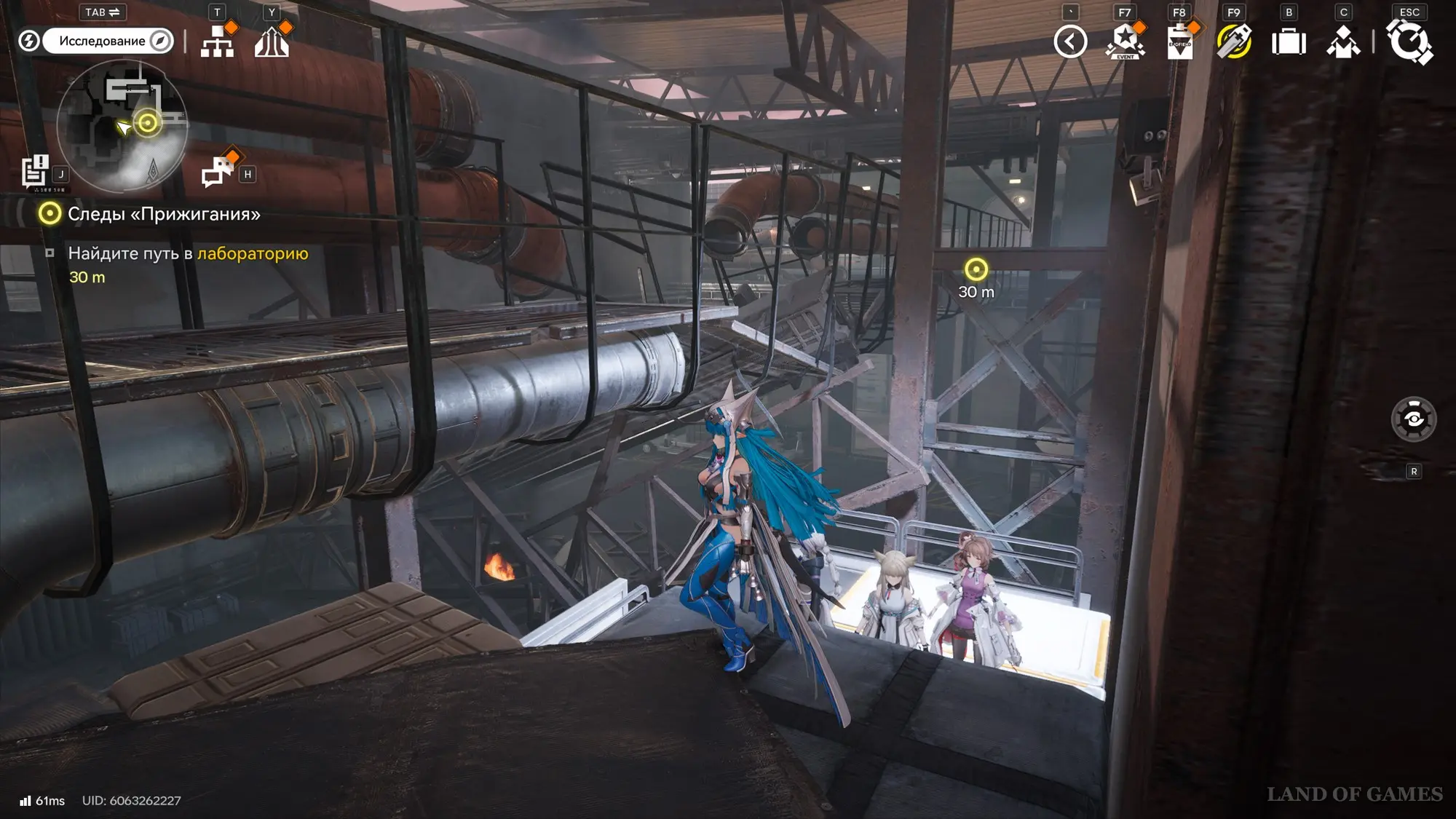Open the operators icon under C
Image resolution: width=1456 pixels, height=819 pixels.
[1343, 41]
